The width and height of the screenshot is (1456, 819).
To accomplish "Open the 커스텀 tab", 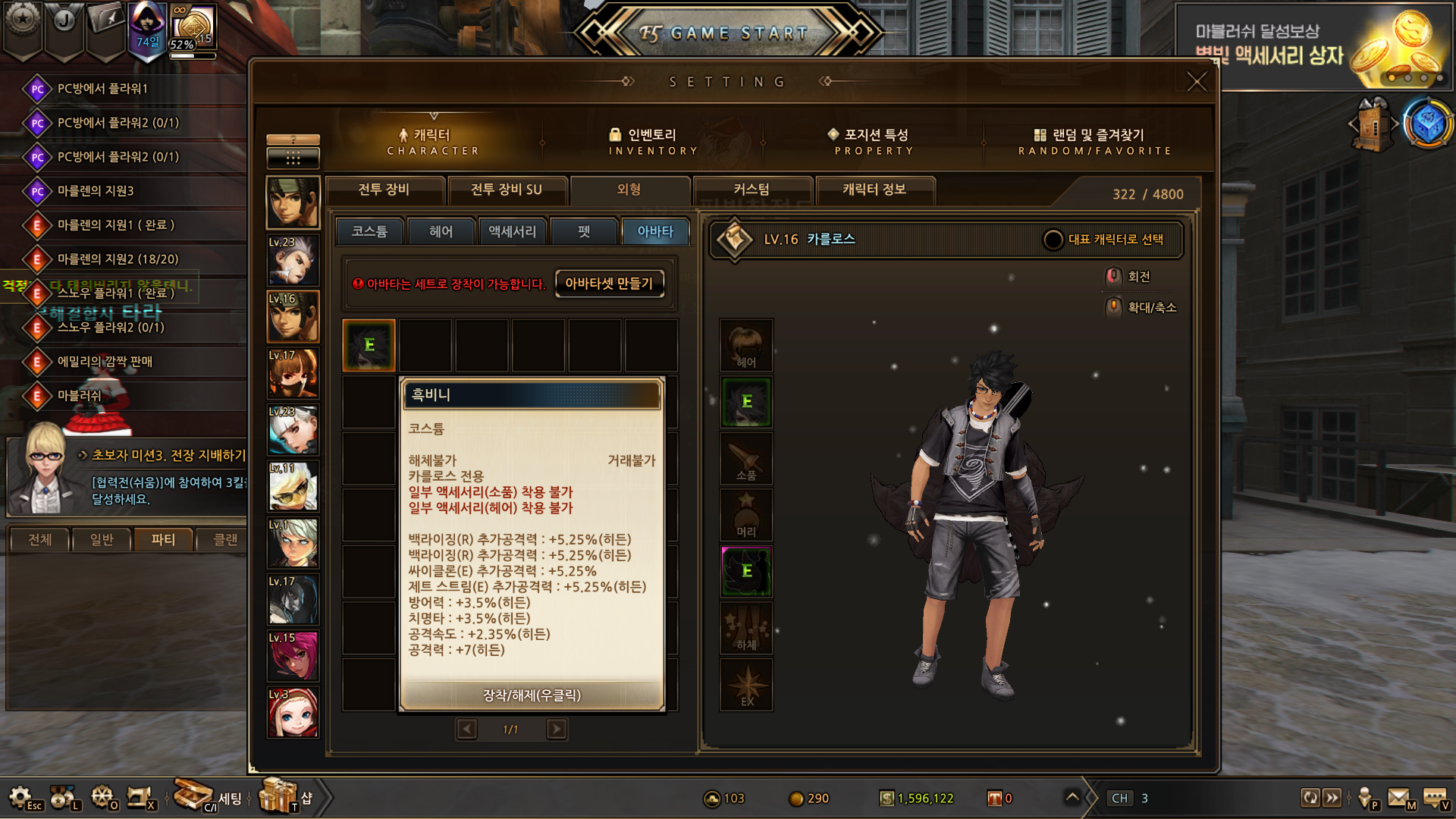I will point(752,190).
